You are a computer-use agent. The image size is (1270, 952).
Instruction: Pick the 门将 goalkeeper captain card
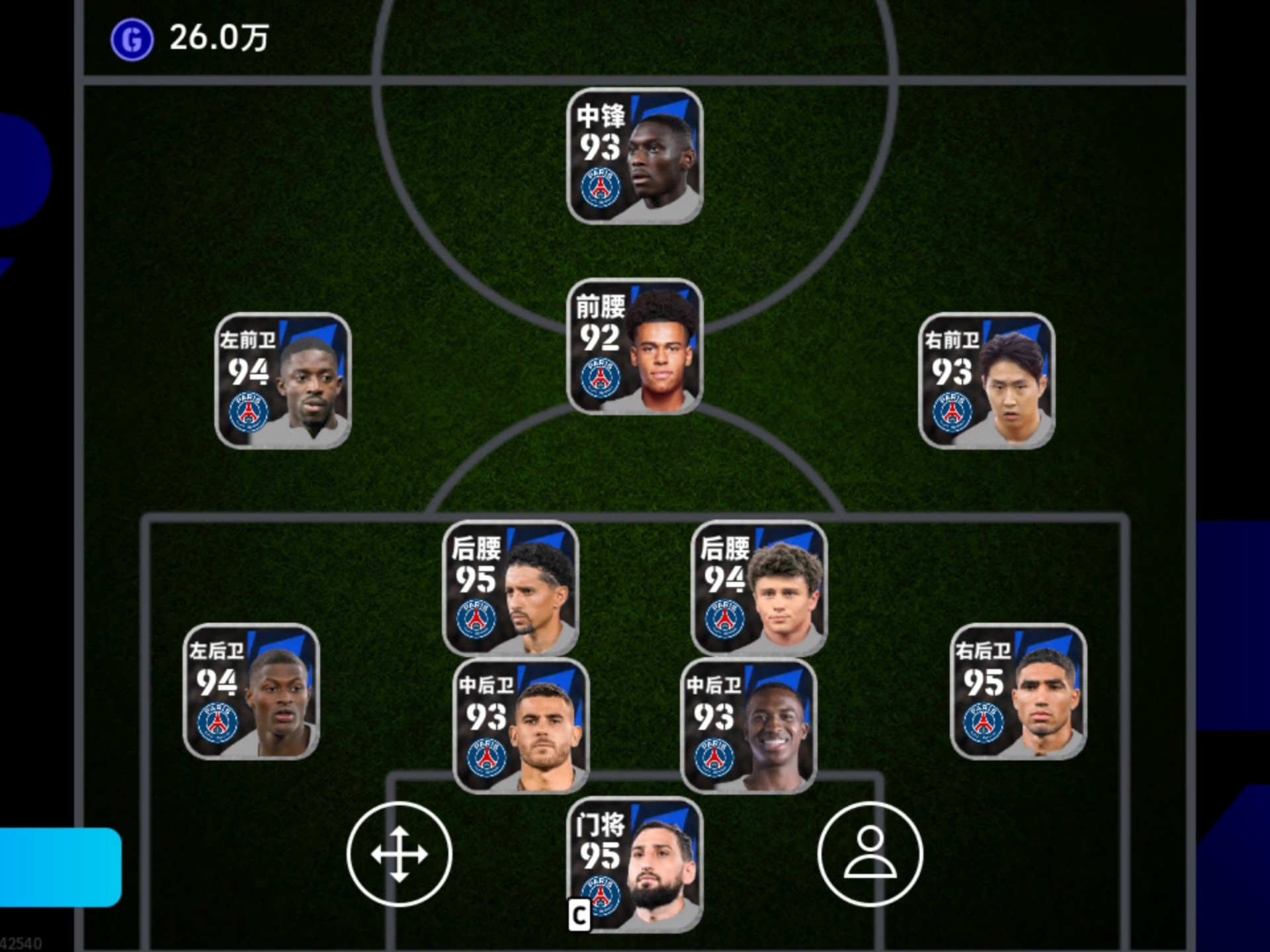634,865
